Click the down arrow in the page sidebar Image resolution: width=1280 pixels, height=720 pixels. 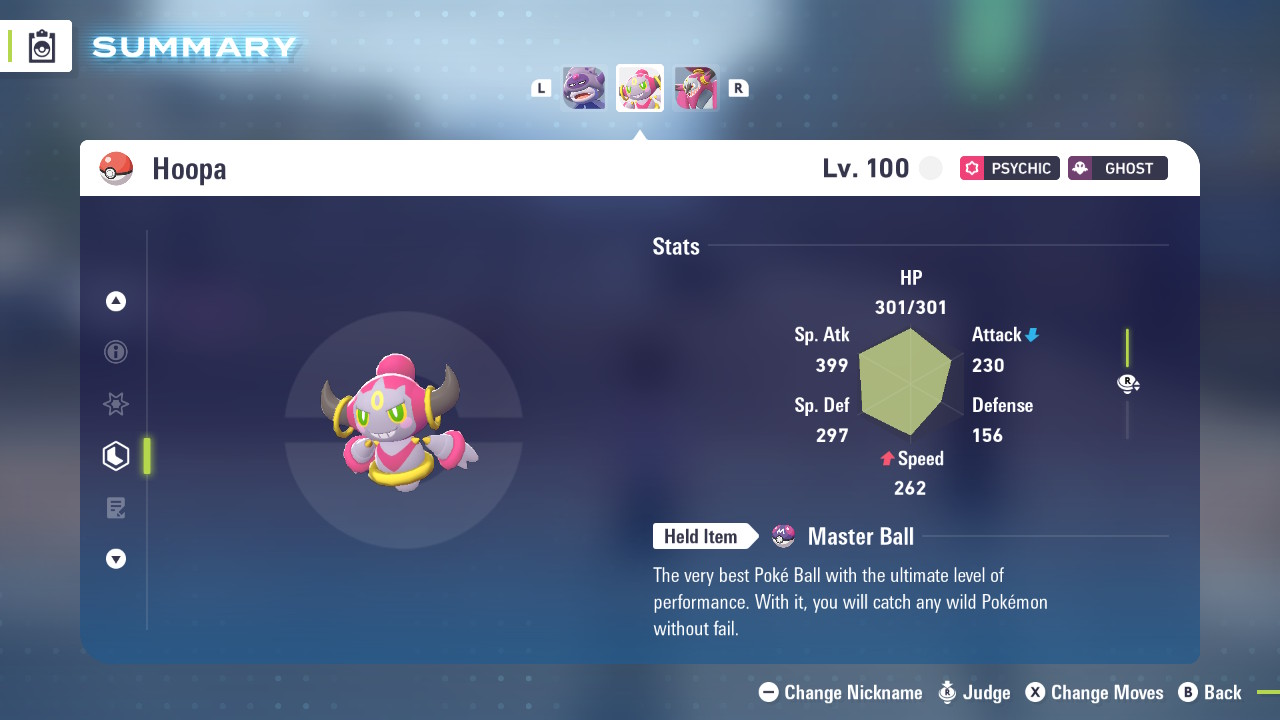tap(116, 559)
